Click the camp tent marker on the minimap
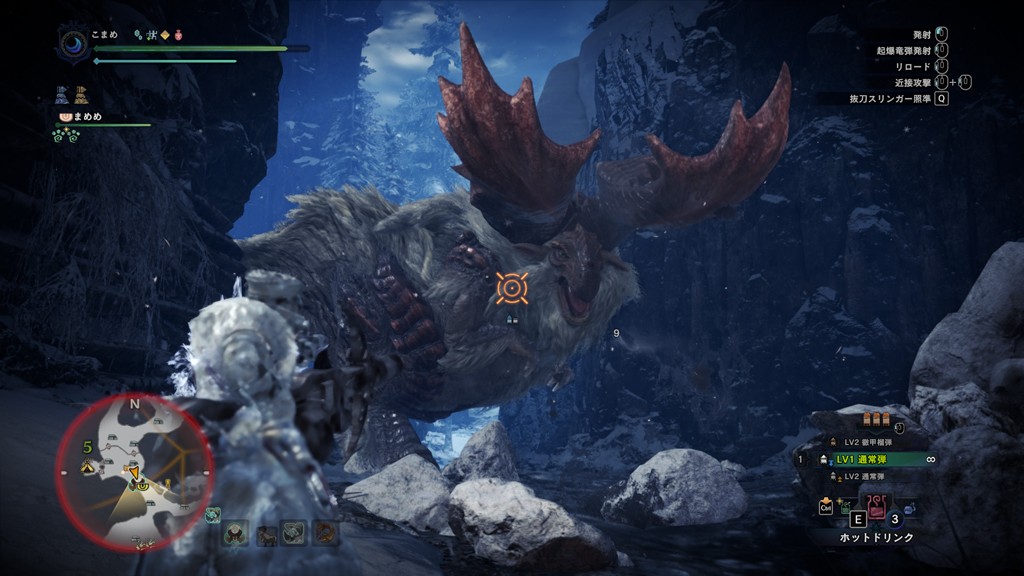The width and height of the screenshot is (1024, 576). point(85,467)
